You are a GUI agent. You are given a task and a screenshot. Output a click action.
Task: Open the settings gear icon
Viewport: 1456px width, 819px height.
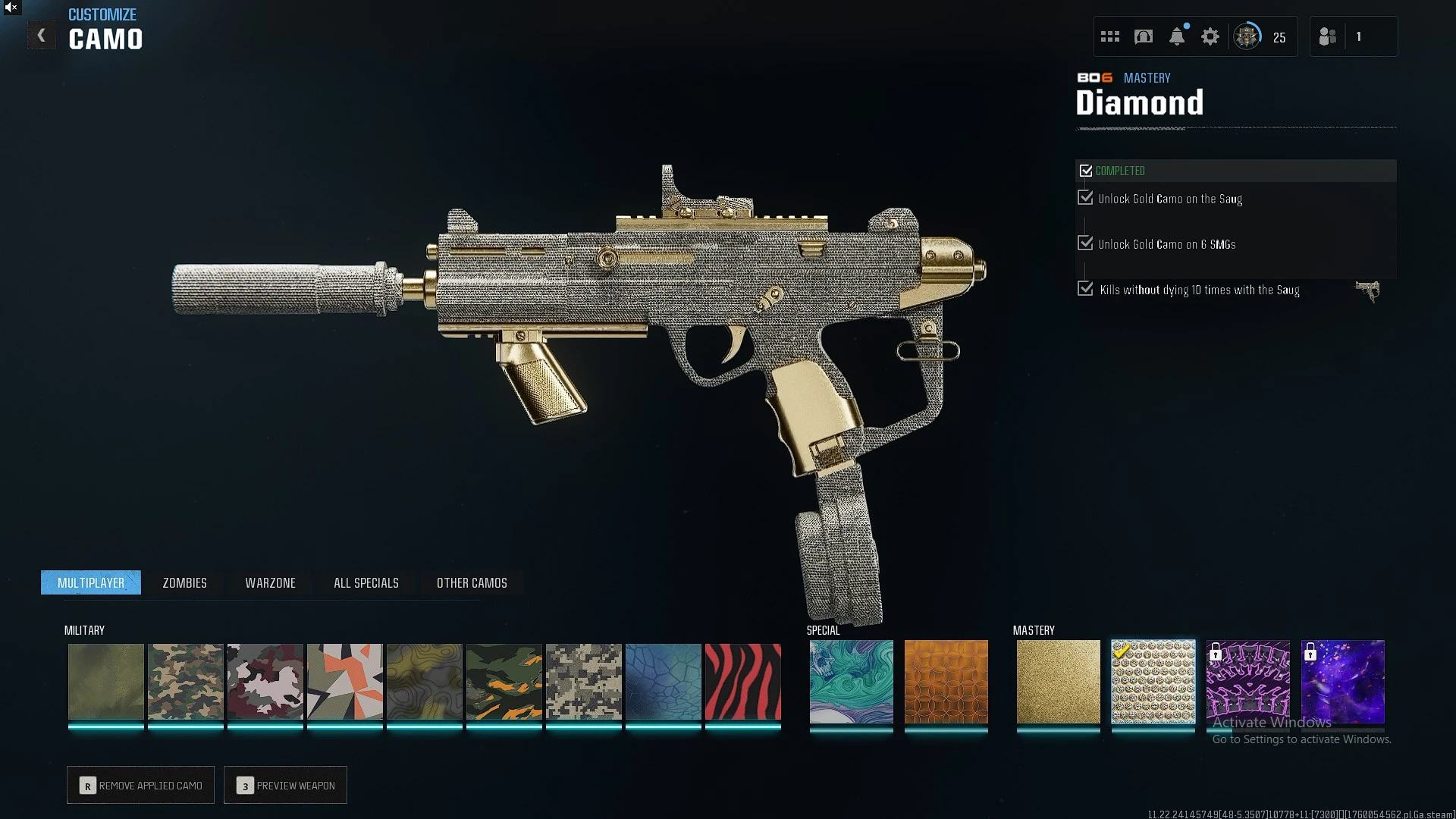coord(1210,37)
